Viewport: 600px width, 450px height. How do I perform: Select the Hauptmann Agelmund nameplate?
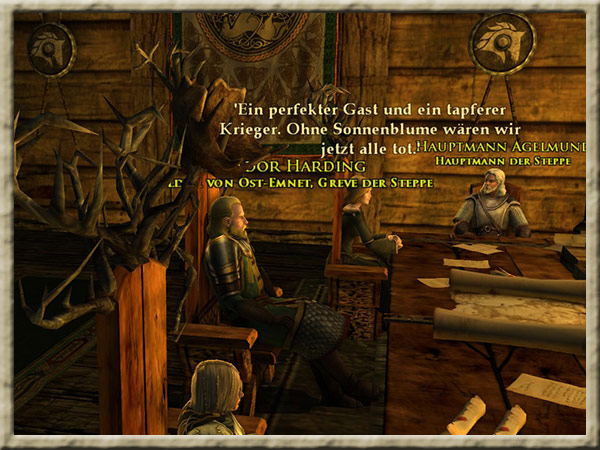502,146
